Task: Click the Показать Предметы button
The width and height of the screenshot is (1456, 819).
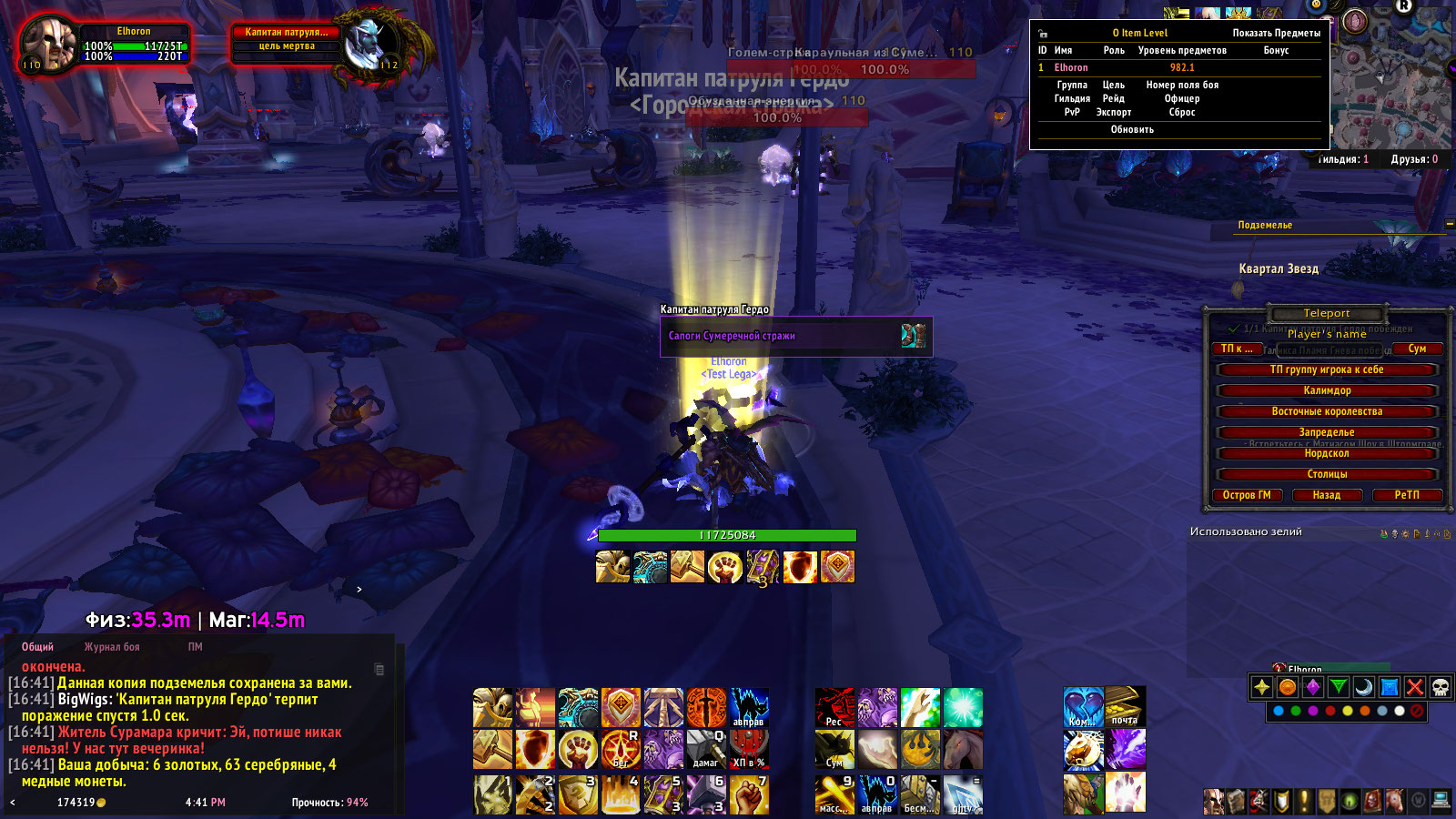Action: [1276, 33]
